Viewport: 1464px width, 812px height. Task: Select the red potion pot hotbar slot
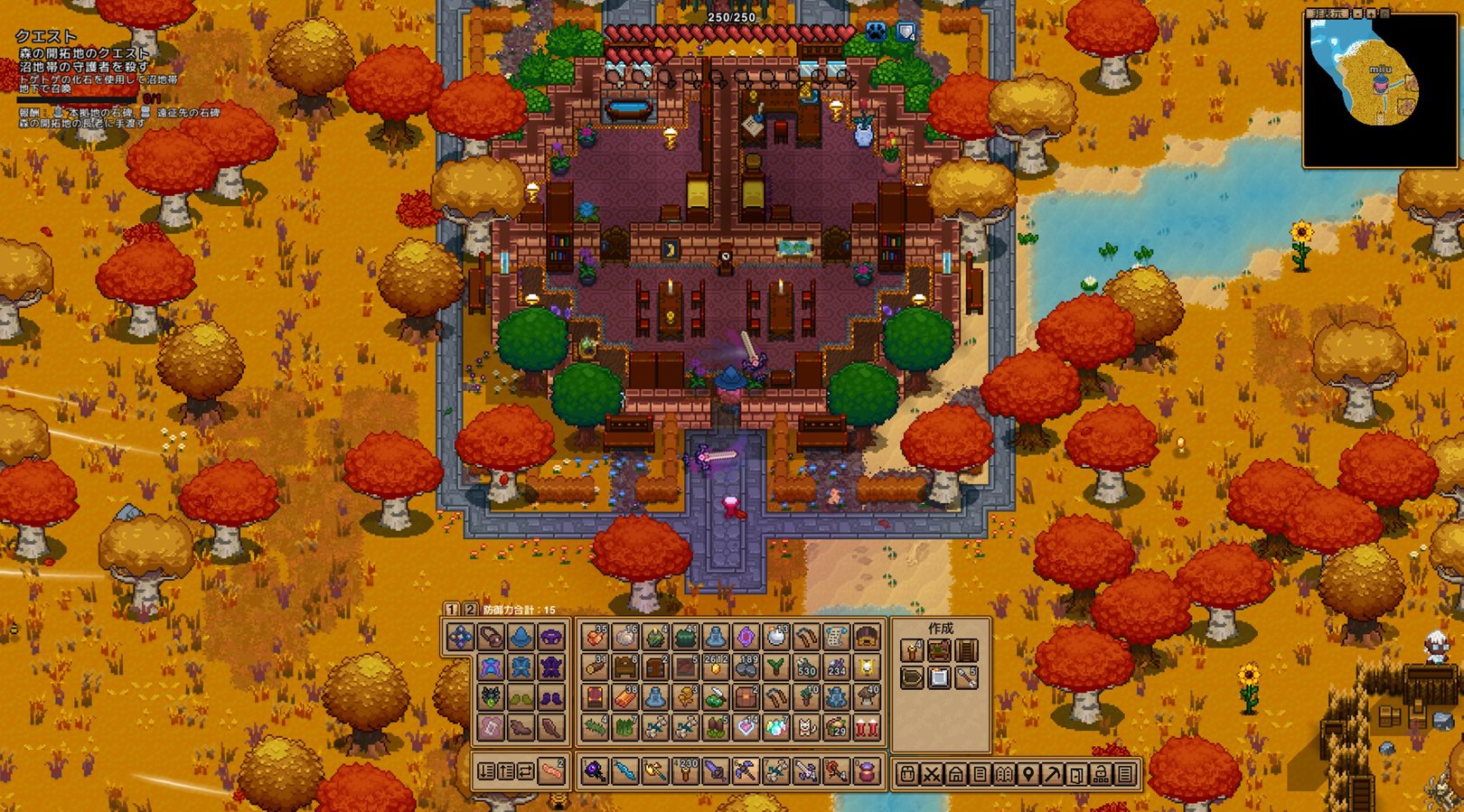click(867, 772)
